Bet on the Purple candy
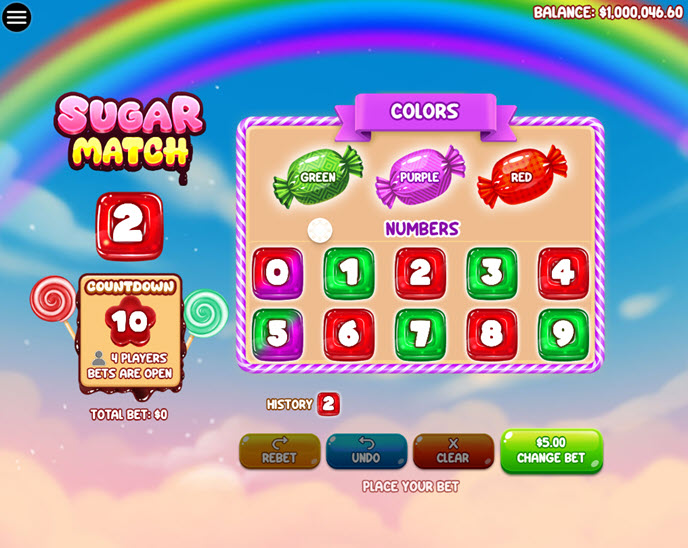Viewport: 688px width, 548px height. (x=420, y=177)
